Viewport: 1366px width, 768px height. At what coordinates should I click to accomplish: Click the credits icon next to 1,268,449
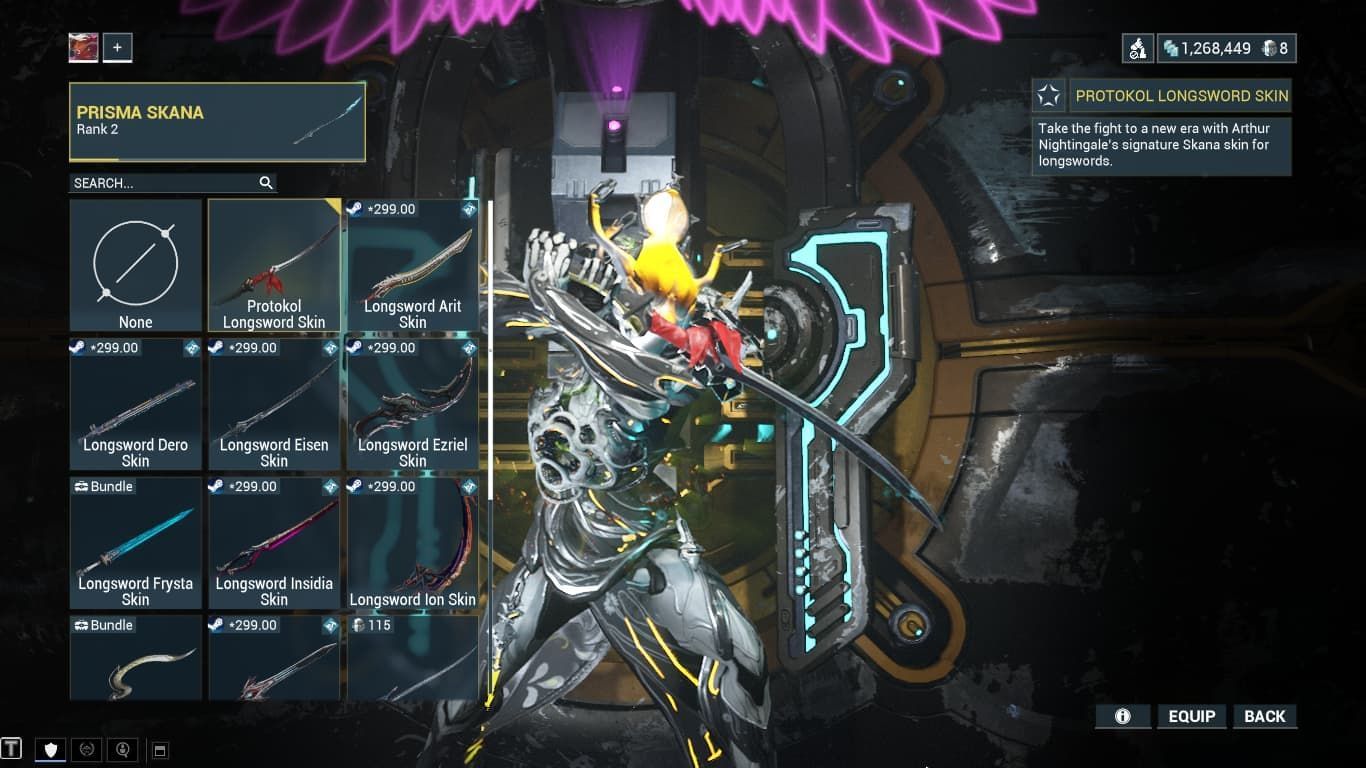point(1171,46)
